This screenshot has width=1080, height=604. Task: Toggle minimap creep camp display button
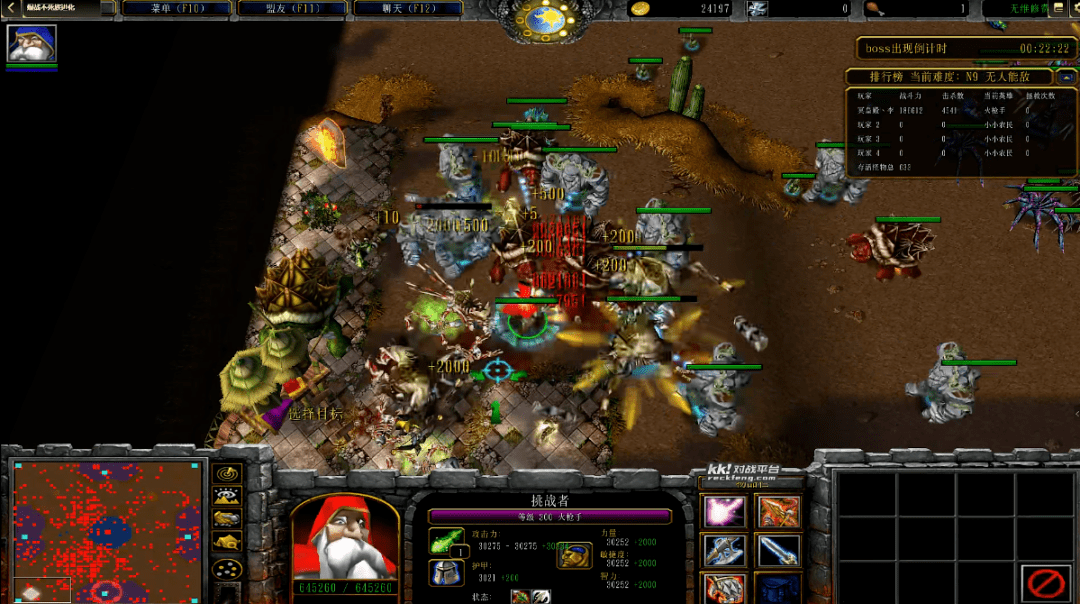pyautogui.click(x=228, y=542)
